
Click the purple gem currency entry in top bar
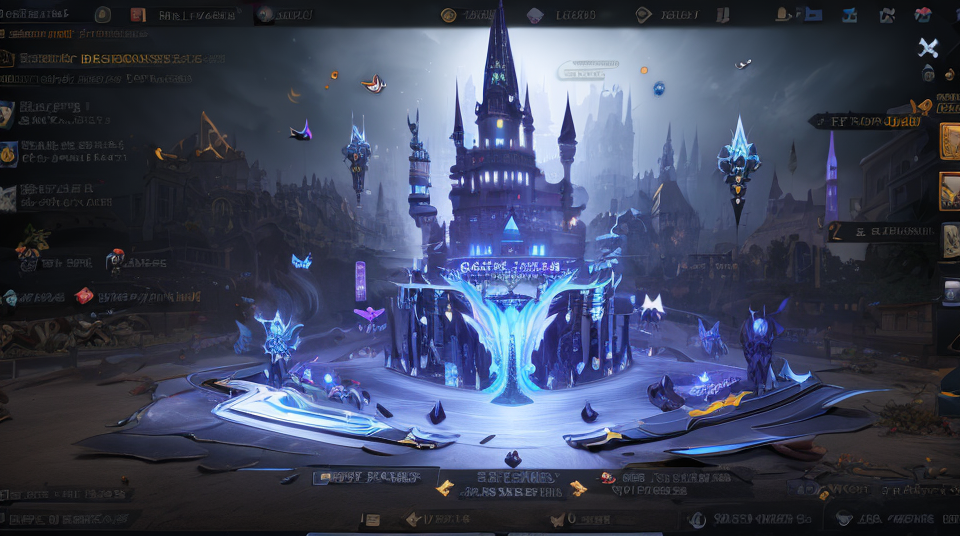(x=535, y=15)
